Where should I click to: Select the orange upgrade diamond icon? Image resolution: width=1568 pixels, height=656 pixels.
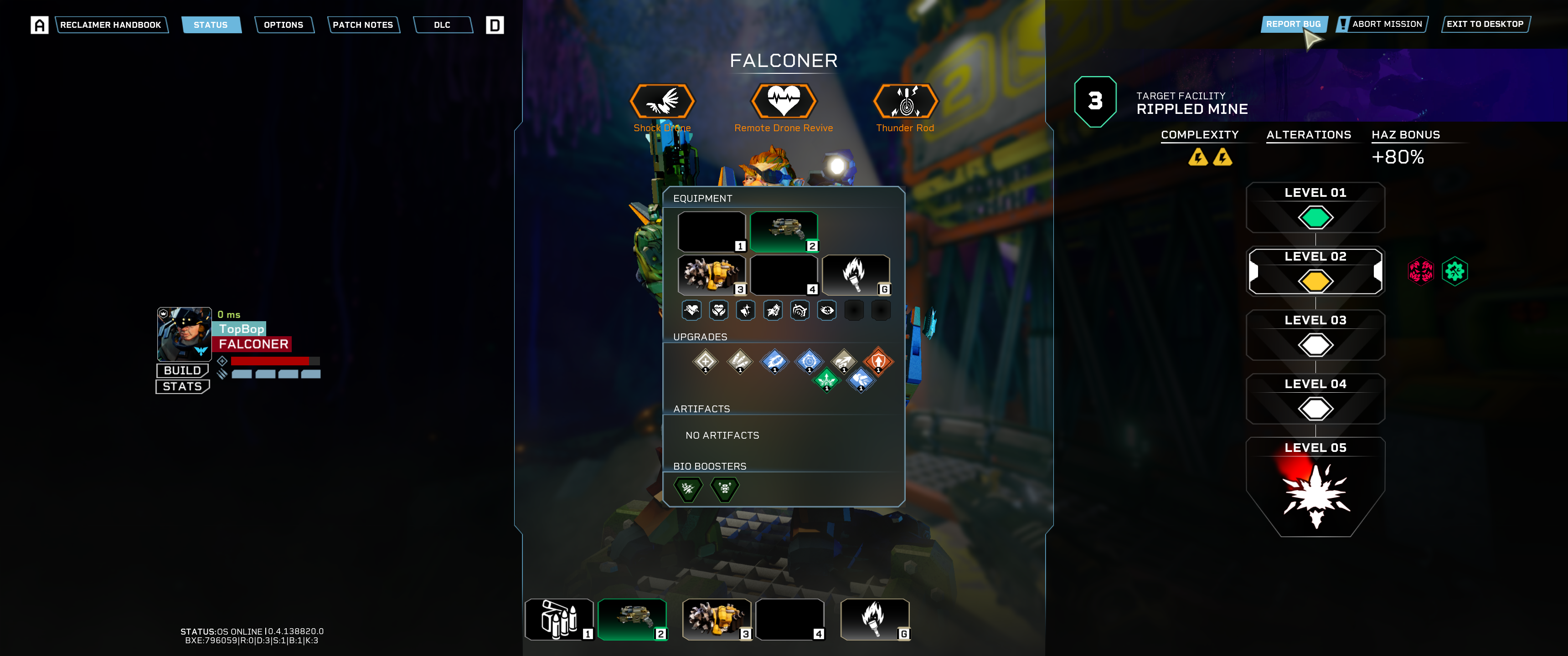click(x=878, y=361)
